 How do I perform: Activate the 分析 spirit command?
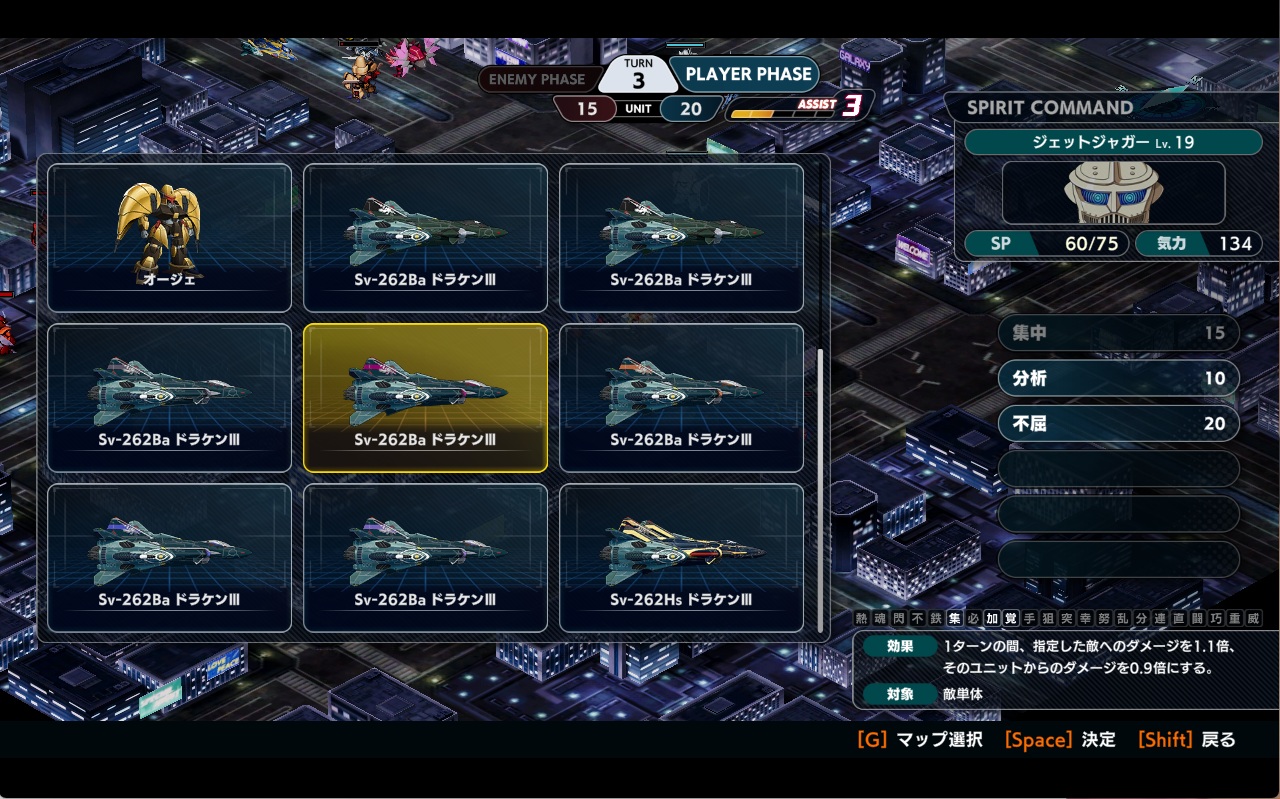[x=1118, y=379]
